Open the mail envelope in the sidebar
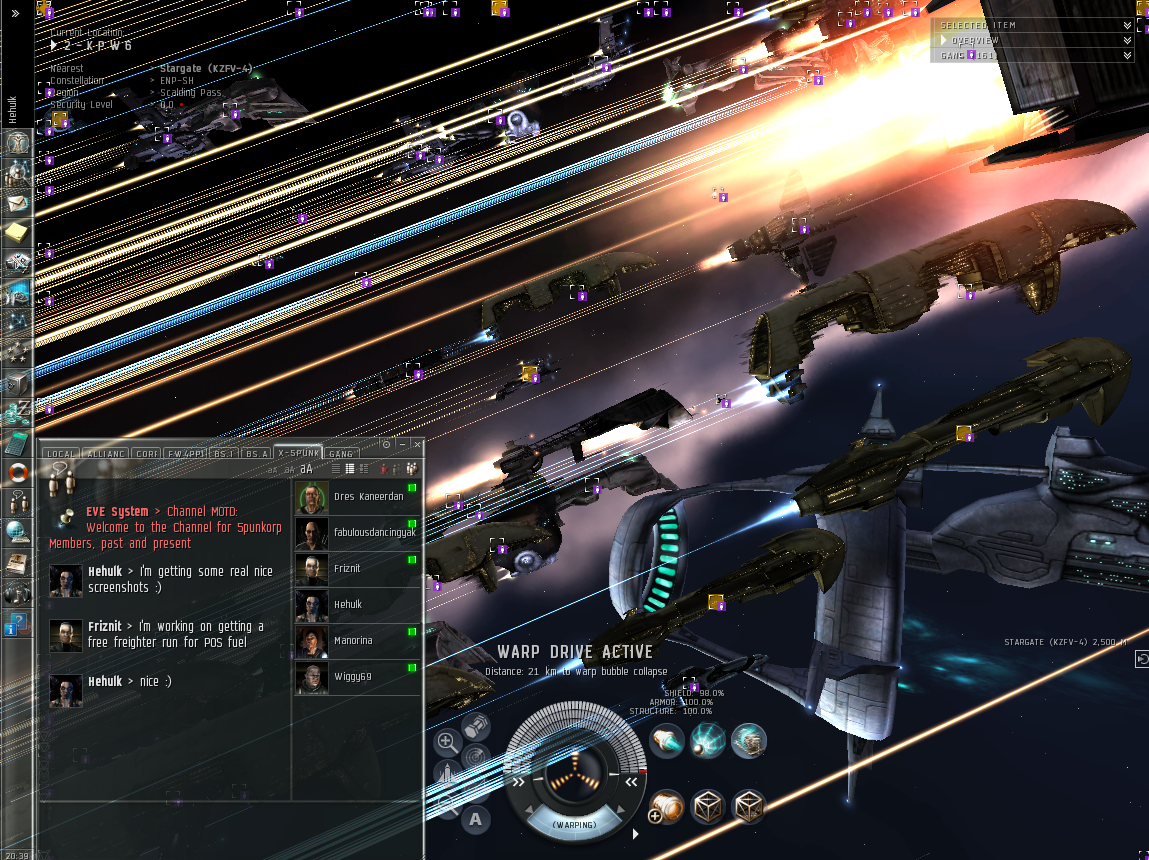 tap(17, 203)
